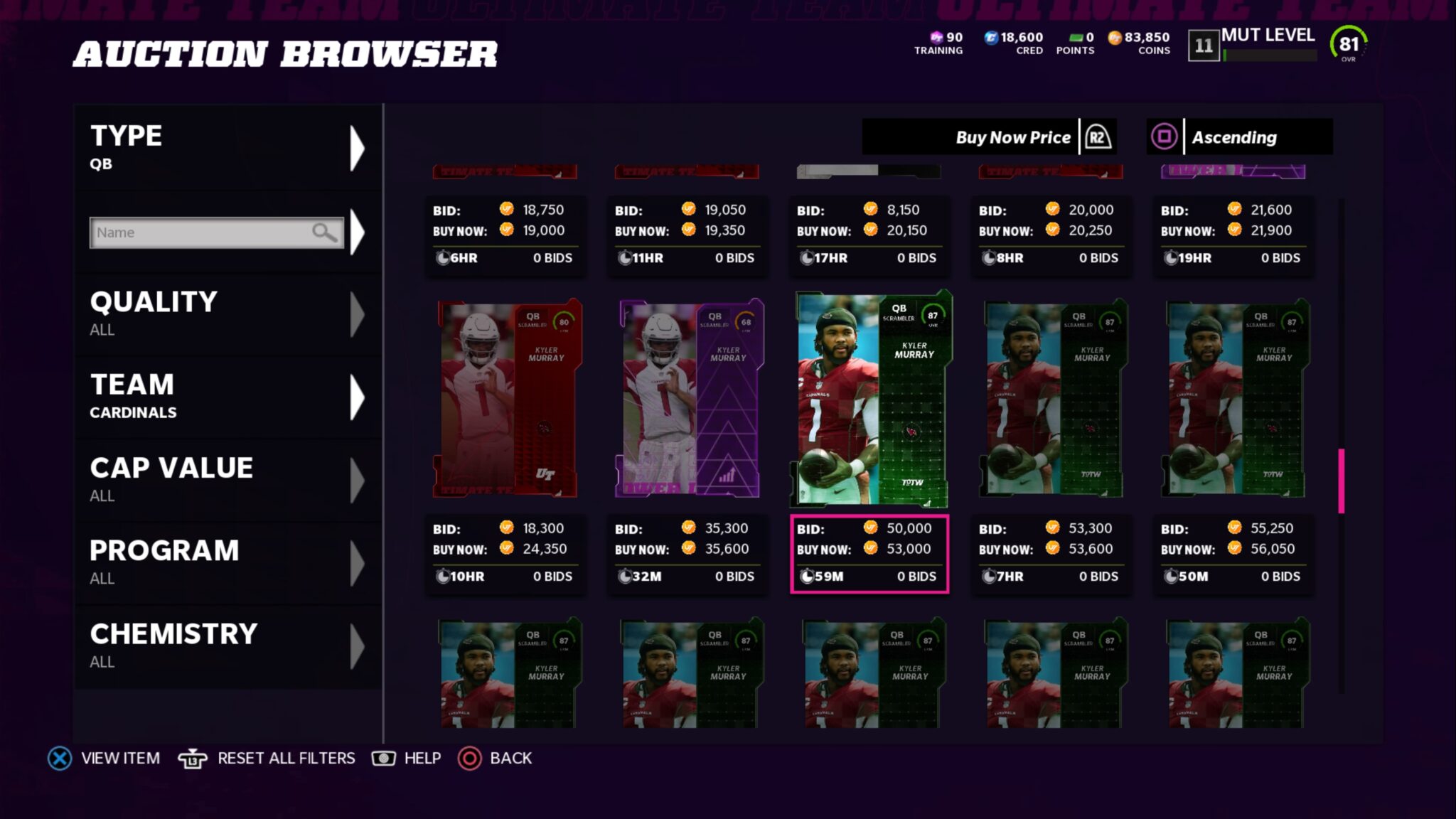This screenshot has height=819, width=1456.
Task: Change the Buy Now Price sort option
Action: (988, 137)
